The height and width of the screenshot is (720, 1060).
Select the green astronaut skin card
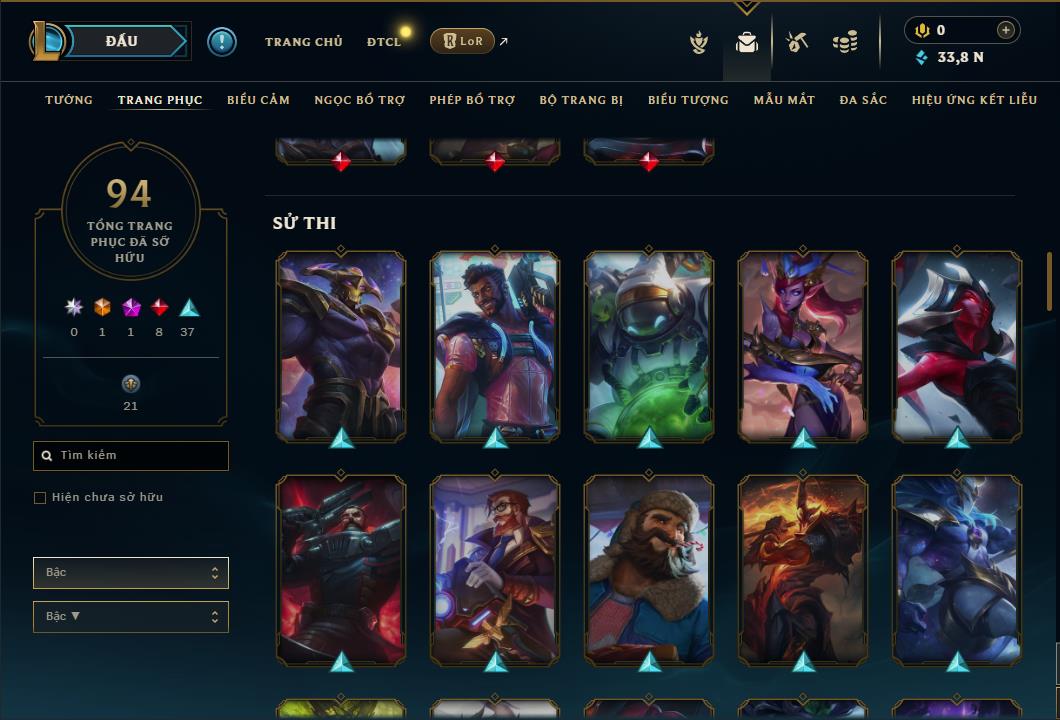point(649,346)
